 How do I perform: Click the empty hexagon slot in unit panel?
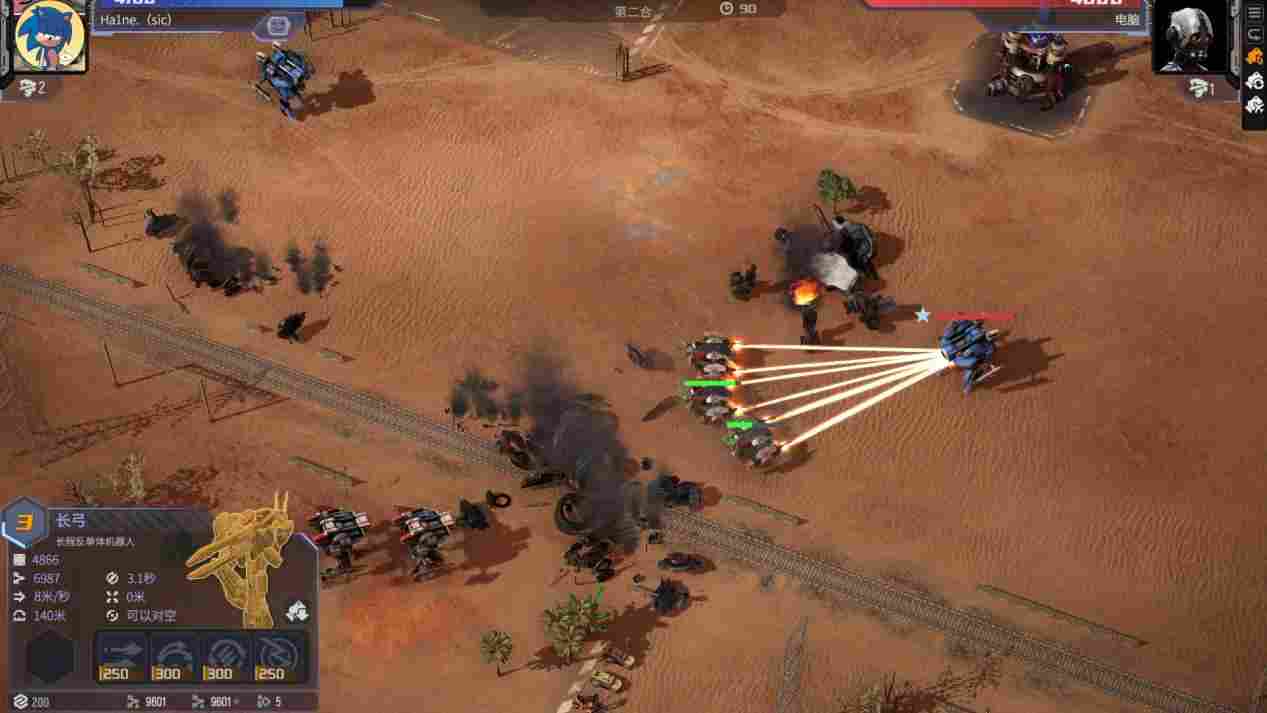50,657
